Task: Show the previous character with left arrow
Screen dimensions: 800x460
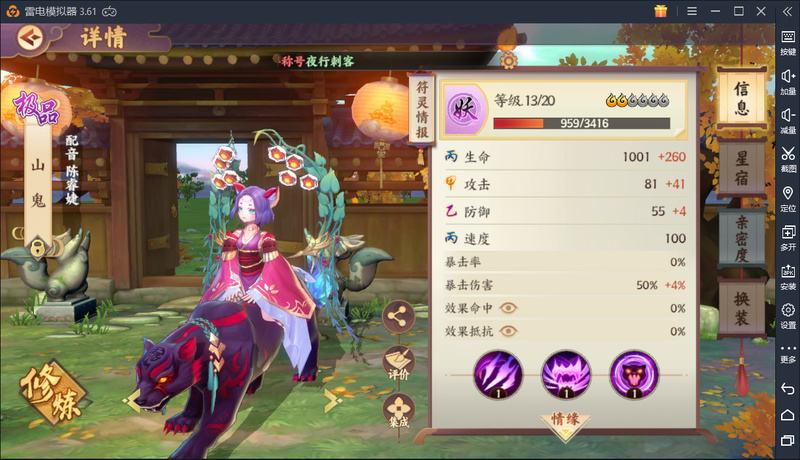Action: (x=130, y=401)
